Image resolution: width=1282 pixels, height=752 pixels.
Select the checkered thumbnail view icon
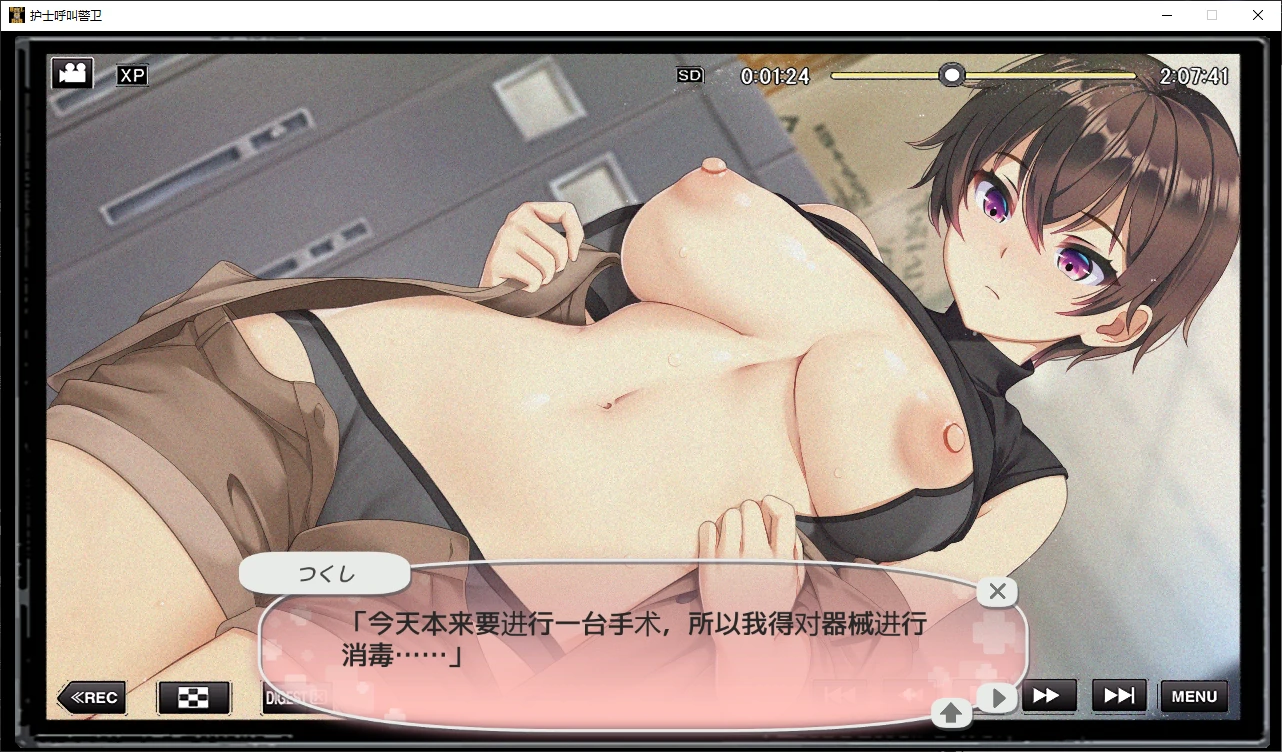194,697
